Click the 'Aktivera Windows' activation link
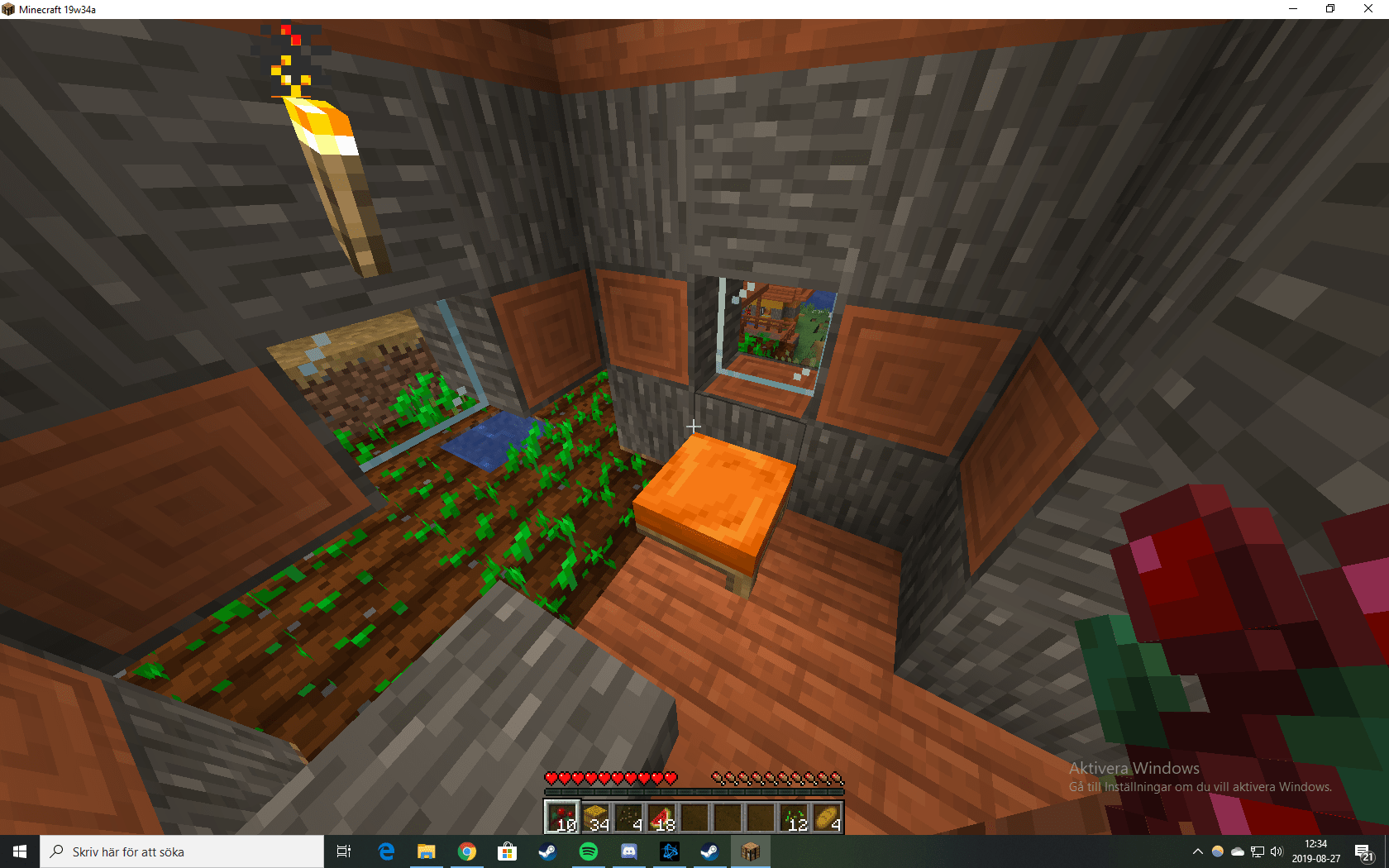 pos(1134,769)
